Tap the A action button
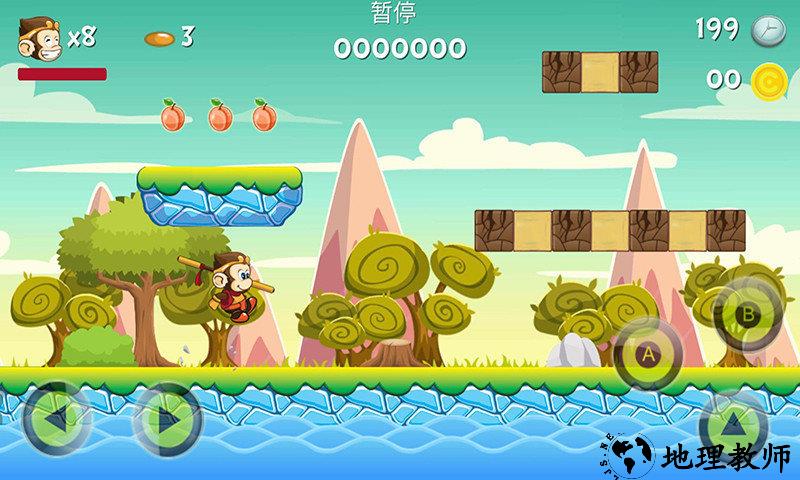 click(x=648, y=353)
